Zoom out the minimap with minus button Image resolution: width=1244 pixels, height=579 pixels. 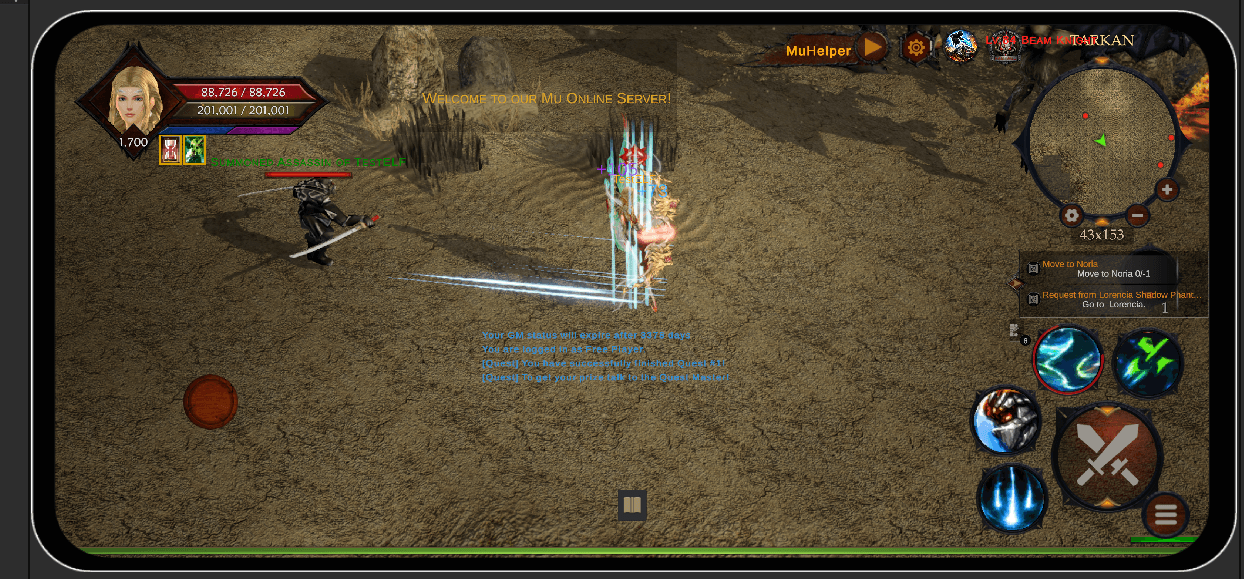click(1137, 214)
